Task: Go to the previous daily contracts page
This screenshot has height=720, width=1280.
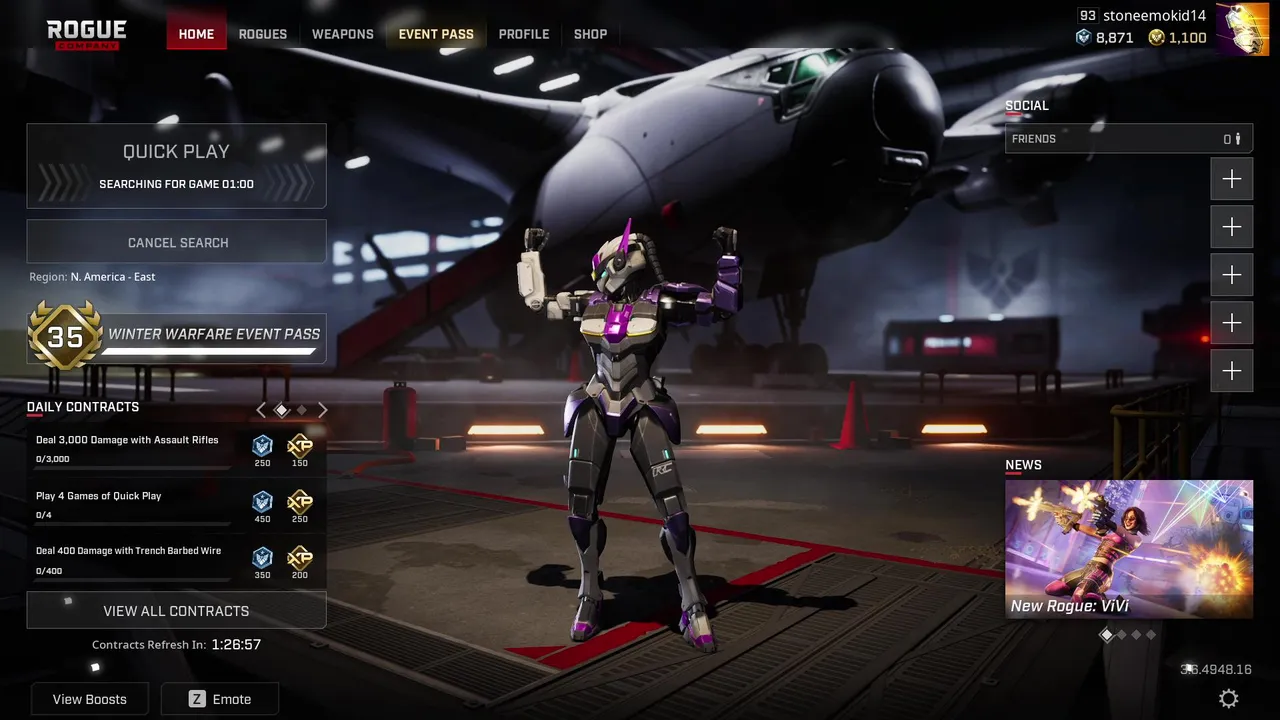Action: (x=261, y=409)
